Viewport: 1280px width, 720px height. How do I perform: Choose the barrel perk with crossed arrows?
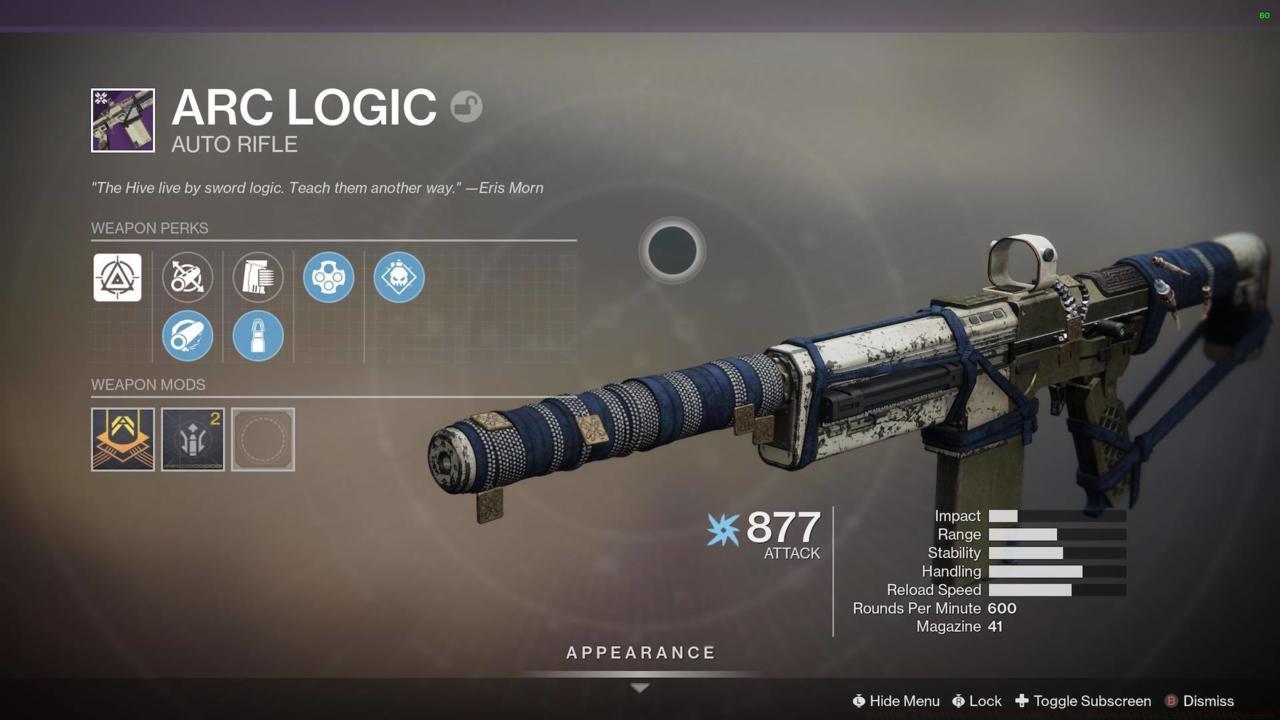(188, 277)
